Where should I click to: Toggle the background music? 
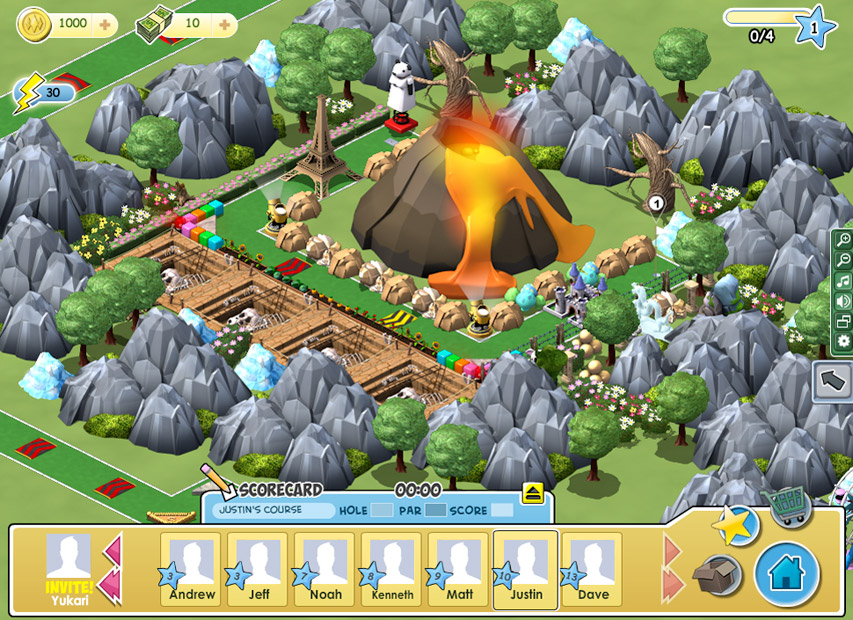pyautogui.click(x=843, y=281)
